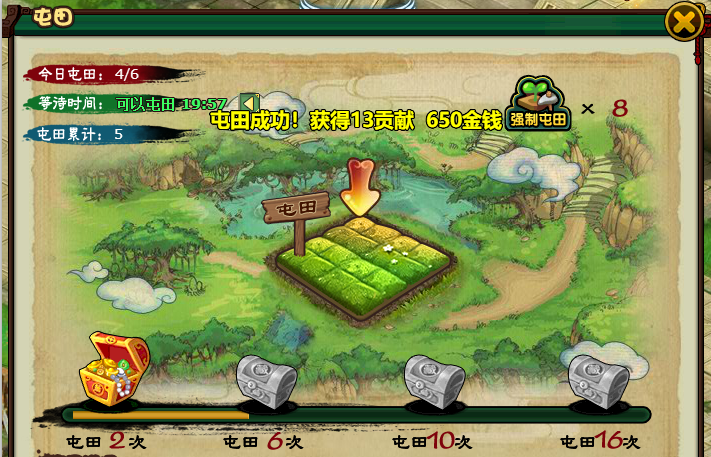Close the 屯田 window
Image resolution: width=711 pixels, height=457 pixels.
point(684,21)
